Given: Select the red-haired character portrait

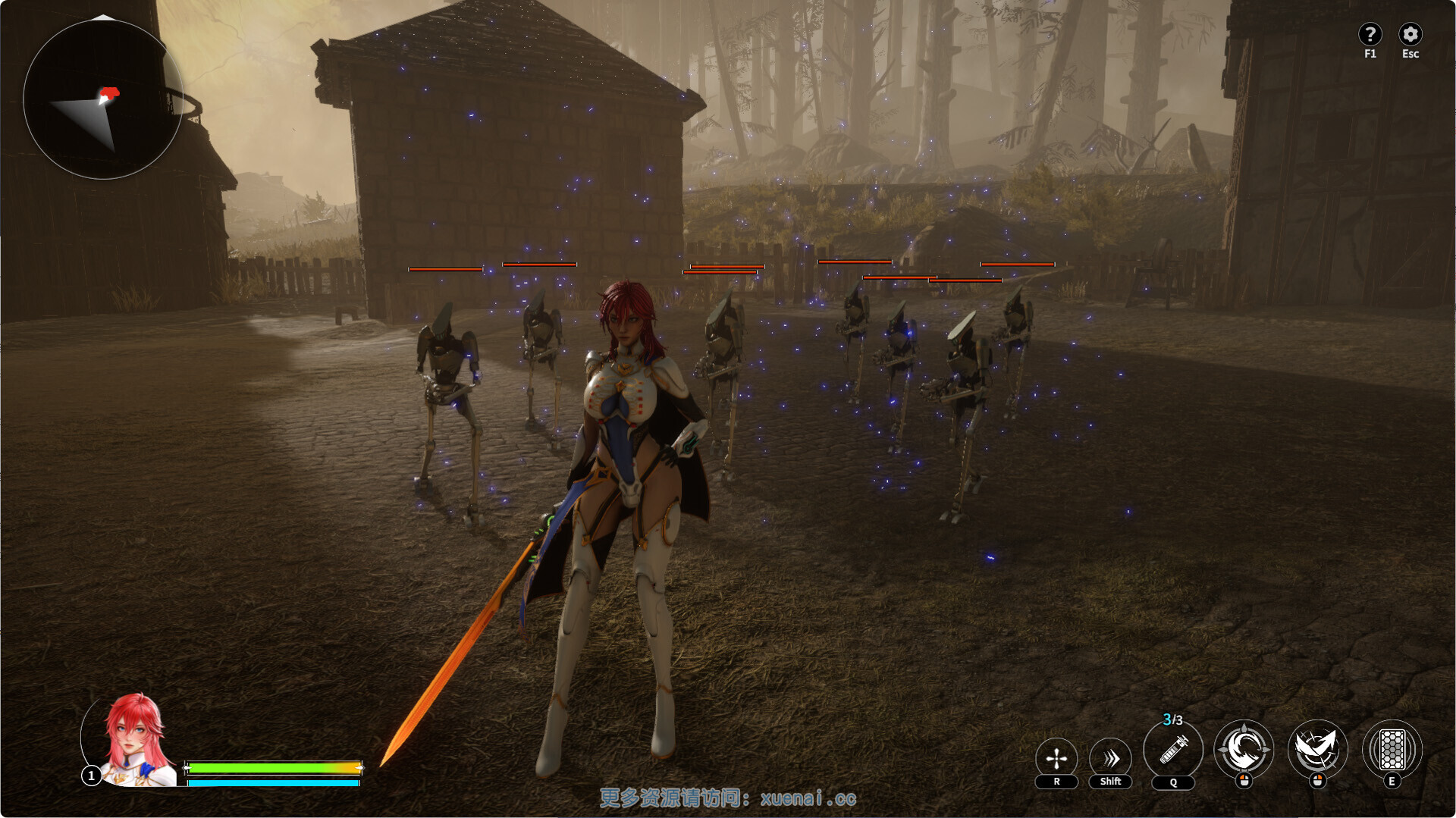Looking at the screenshot, I should [134, 740].
